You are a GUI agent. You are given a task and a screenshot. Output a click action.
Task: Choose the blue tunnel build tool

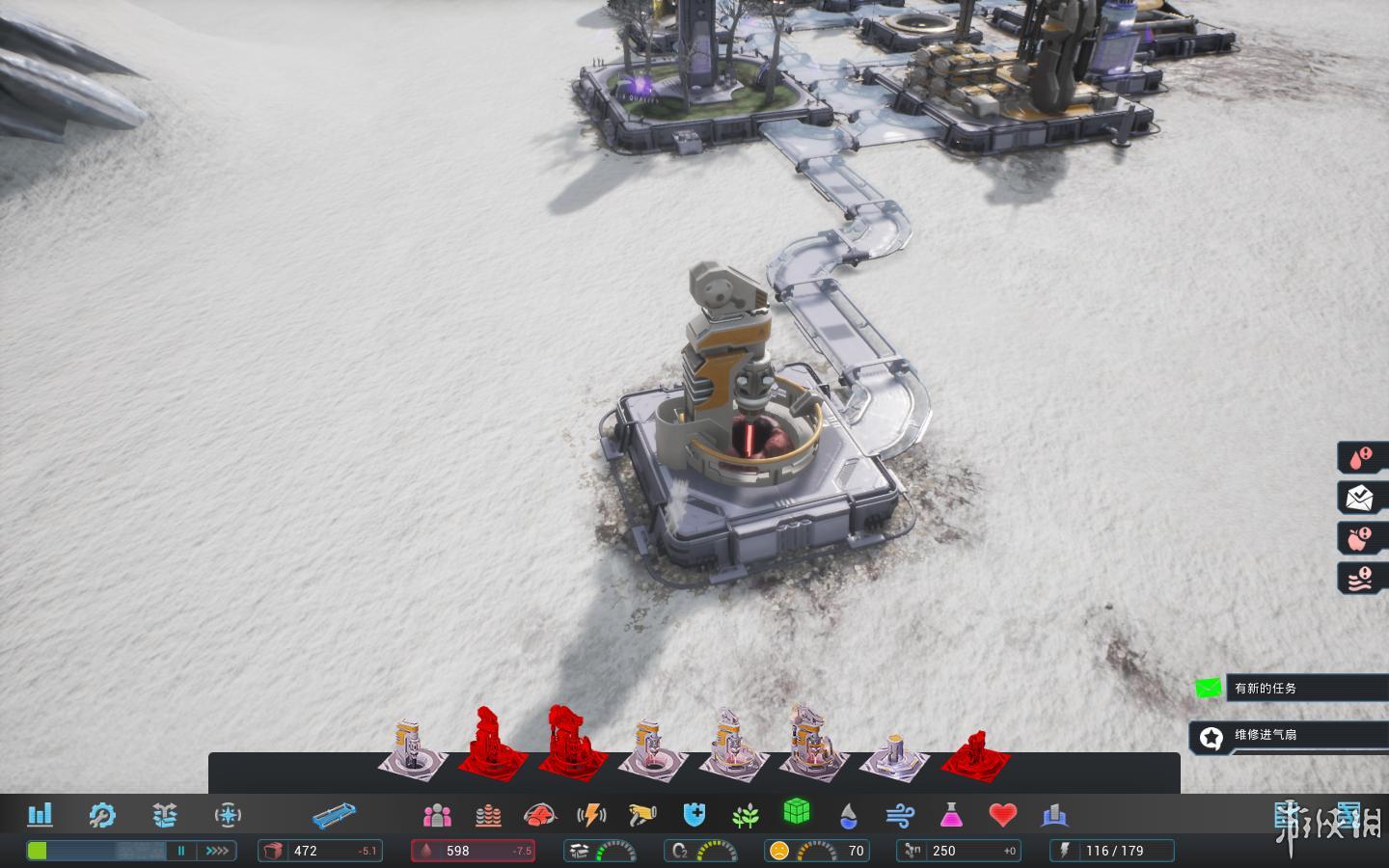[334, 816]
